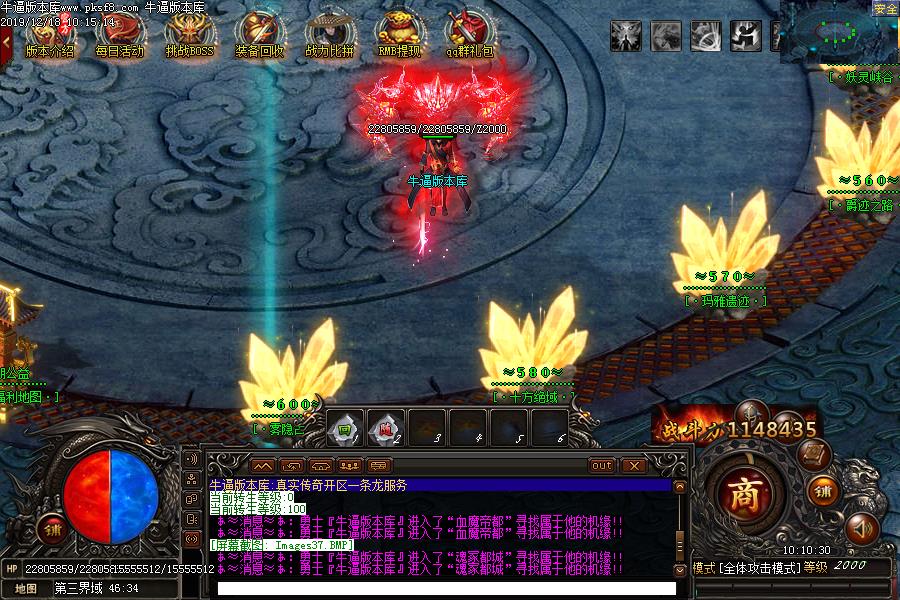Open the 地图 map button
Screen dimensions: 900x600
coord(26,589)
